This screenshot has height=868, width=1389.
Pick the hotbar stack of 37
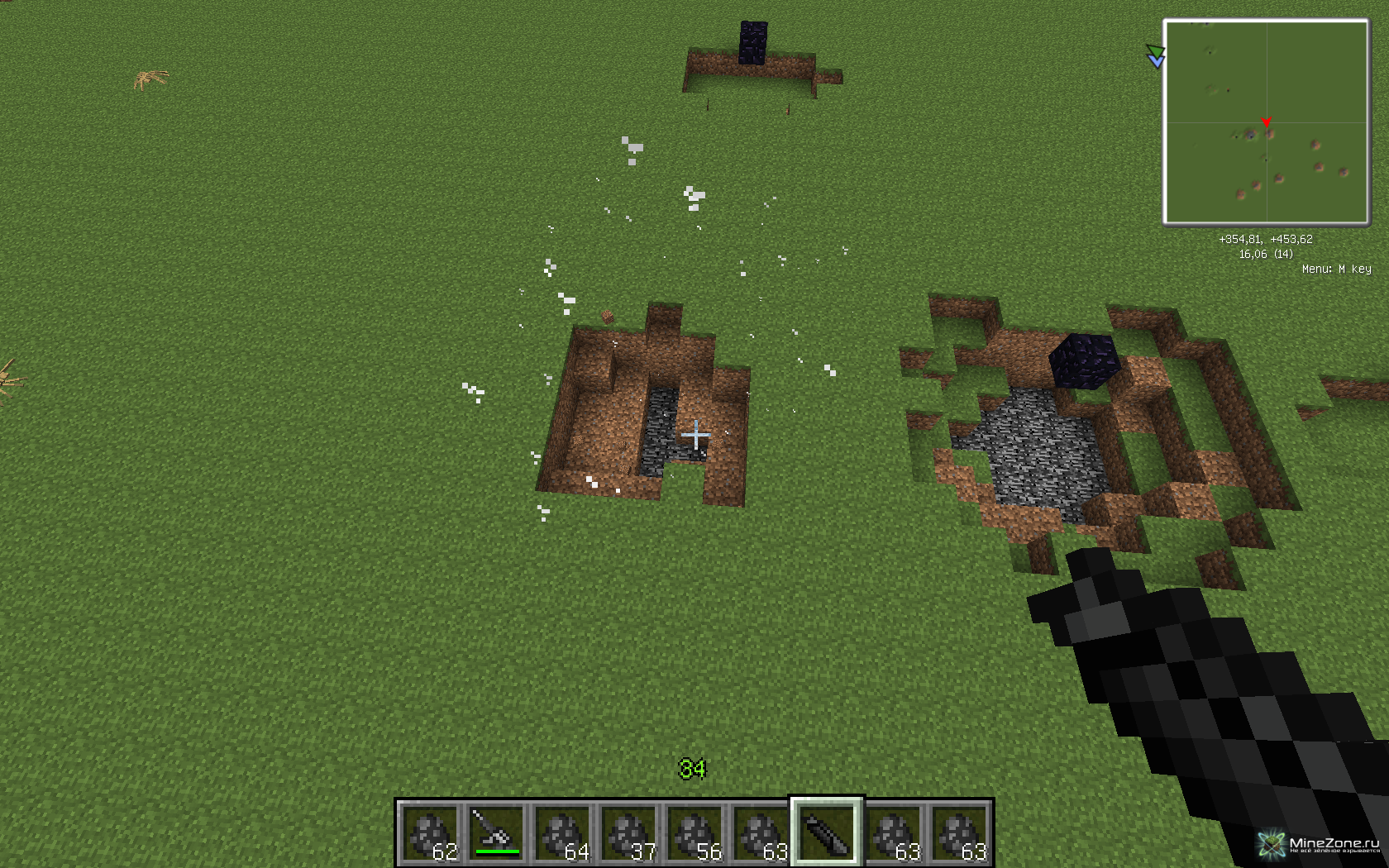(628, 833)
